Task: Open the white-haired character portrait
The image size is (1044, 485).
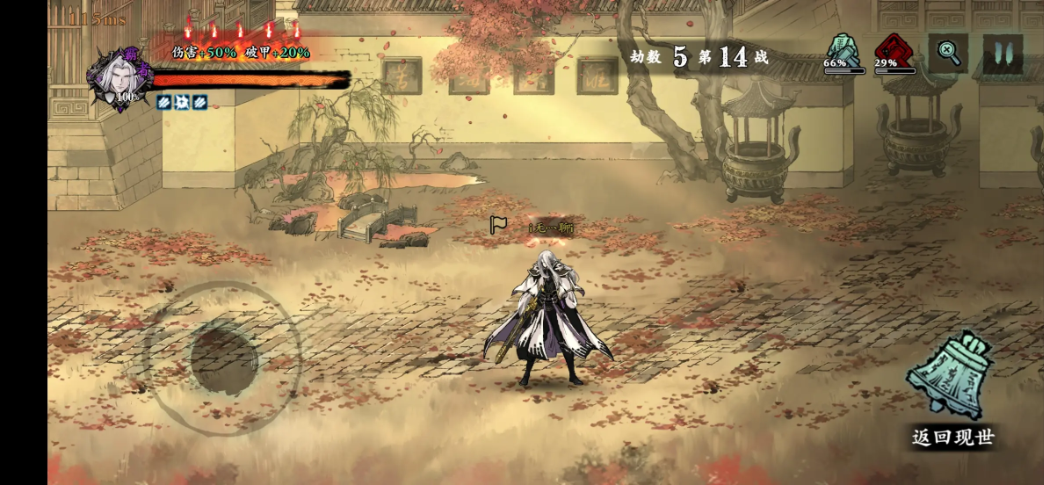Action: 120,77
